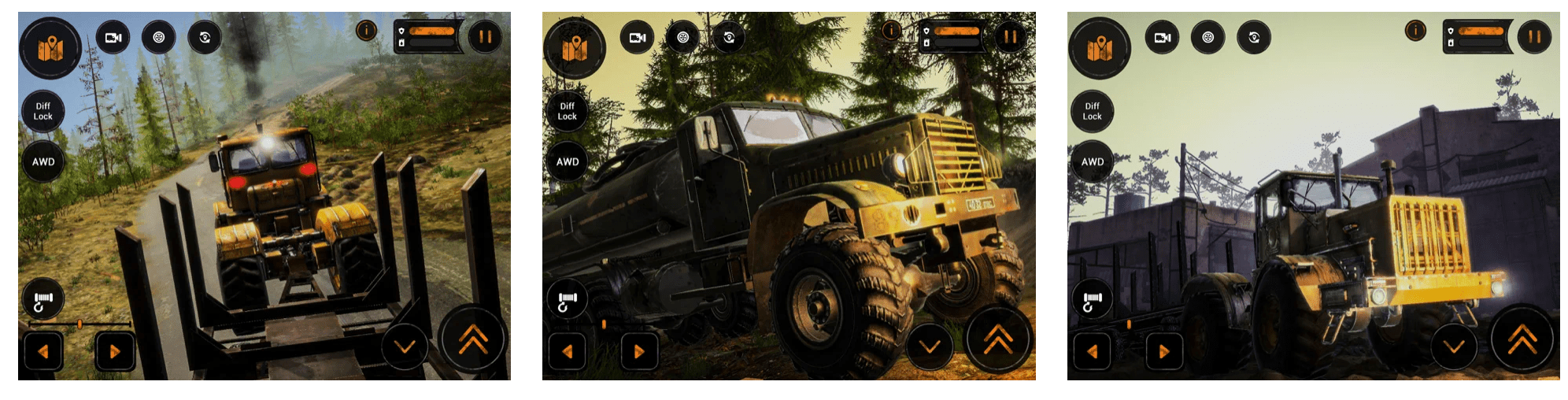Toggle Diff Lock in the logging trailer screenshot
1568x400 pixels.
[43, 111]
